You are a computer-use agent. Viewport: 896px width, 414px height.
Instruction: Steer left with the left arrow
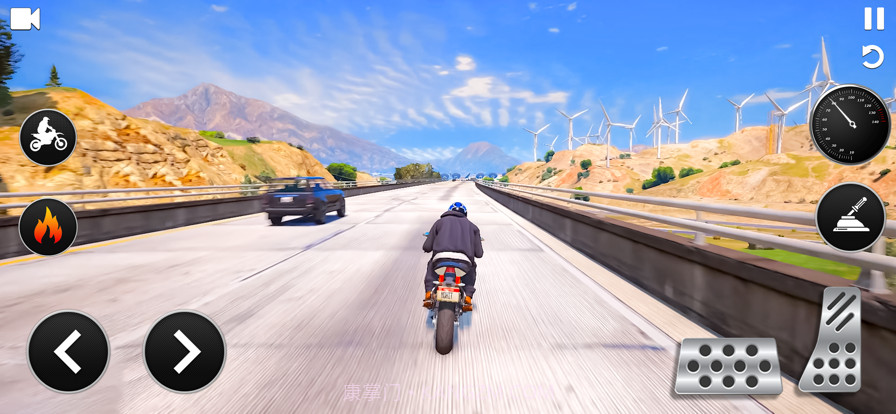(x=68, y=351)
